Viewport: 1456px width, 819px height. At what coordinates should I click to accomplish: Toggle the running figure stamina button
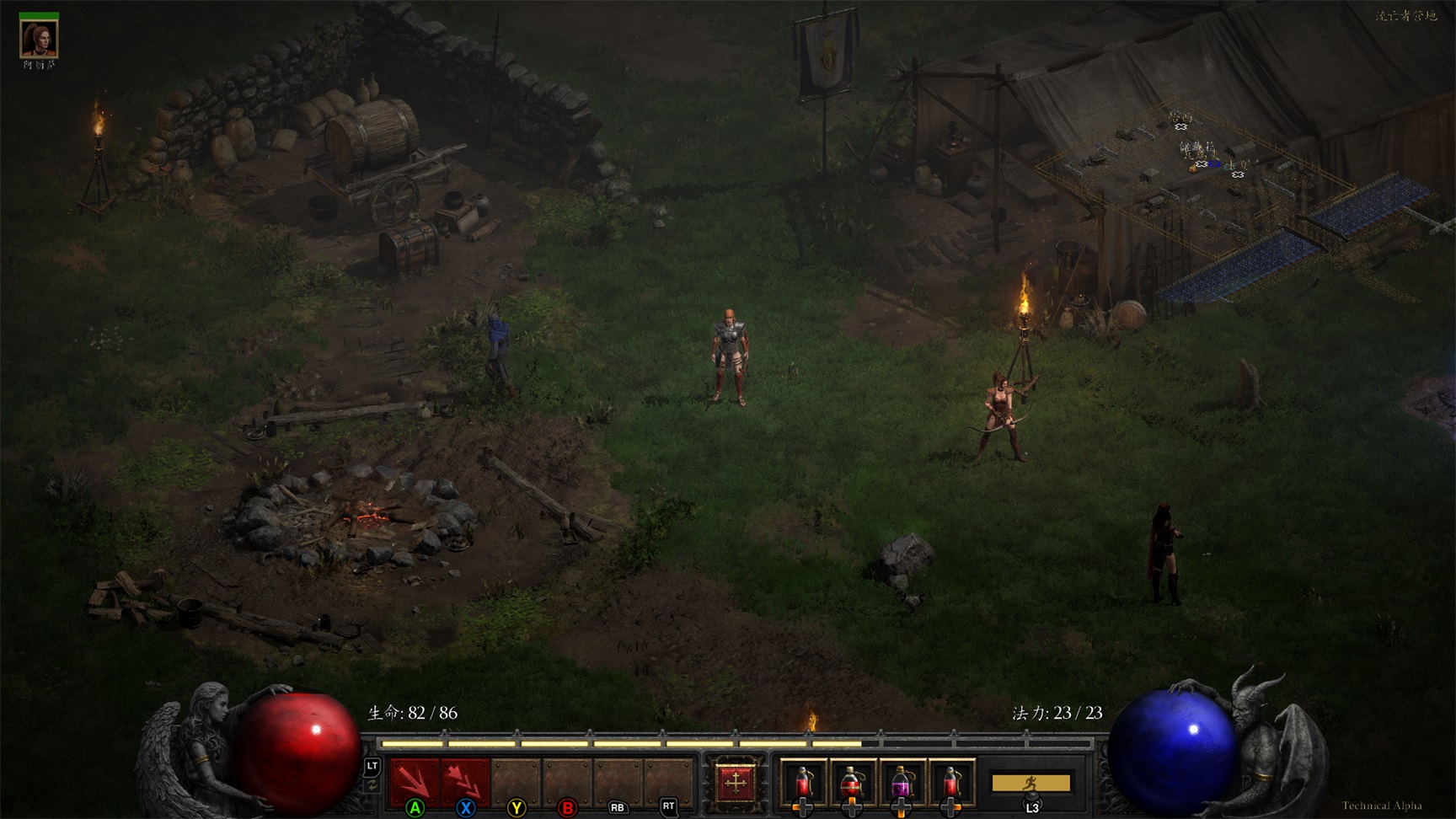1030,783
